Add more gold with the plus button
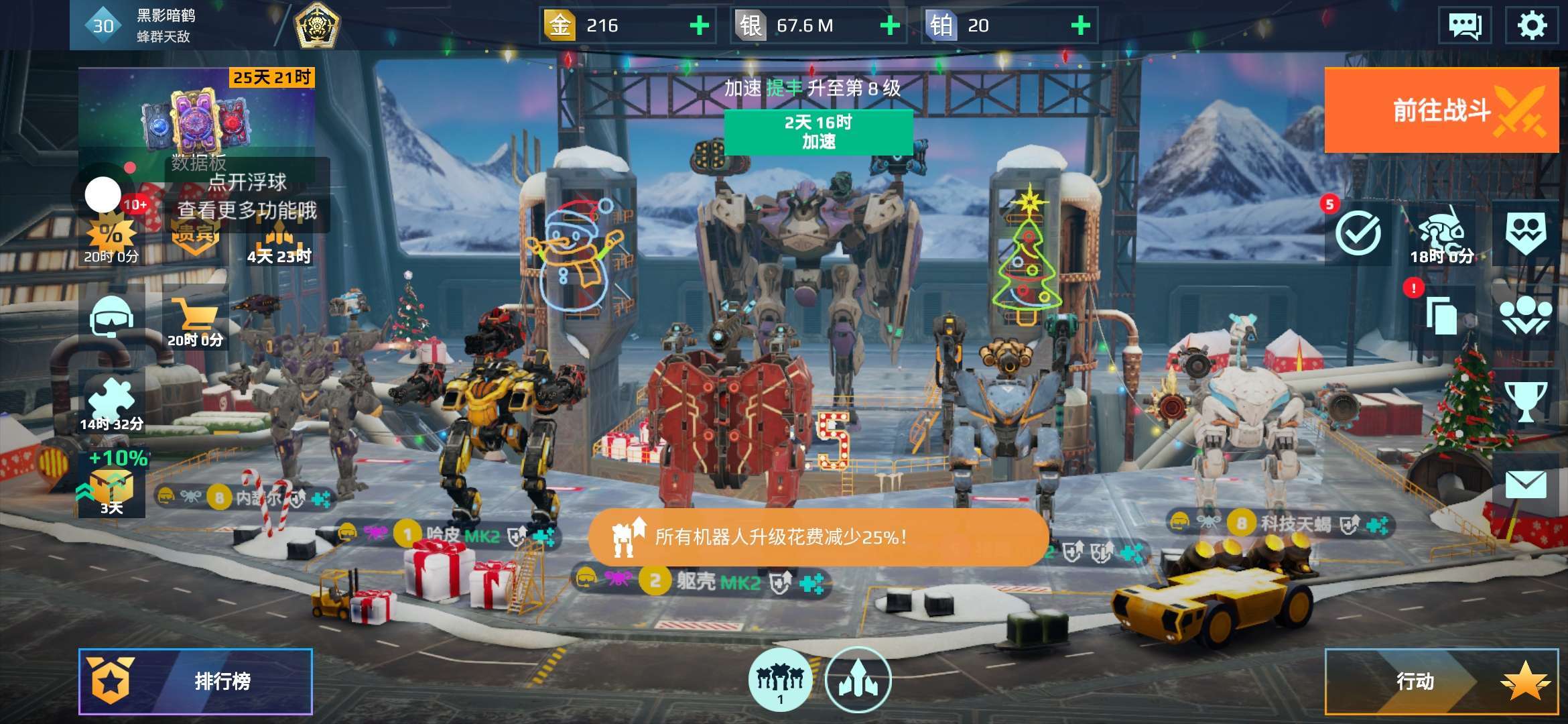This screenshot has height=724, width=1568. [x=700, y=25]
